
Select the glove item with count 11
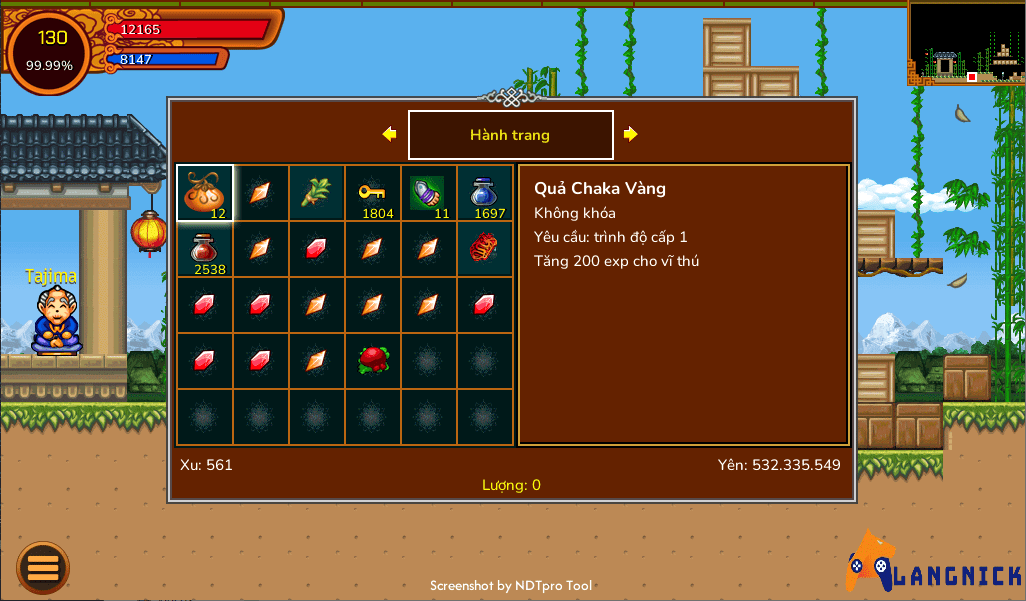point(429,193)
